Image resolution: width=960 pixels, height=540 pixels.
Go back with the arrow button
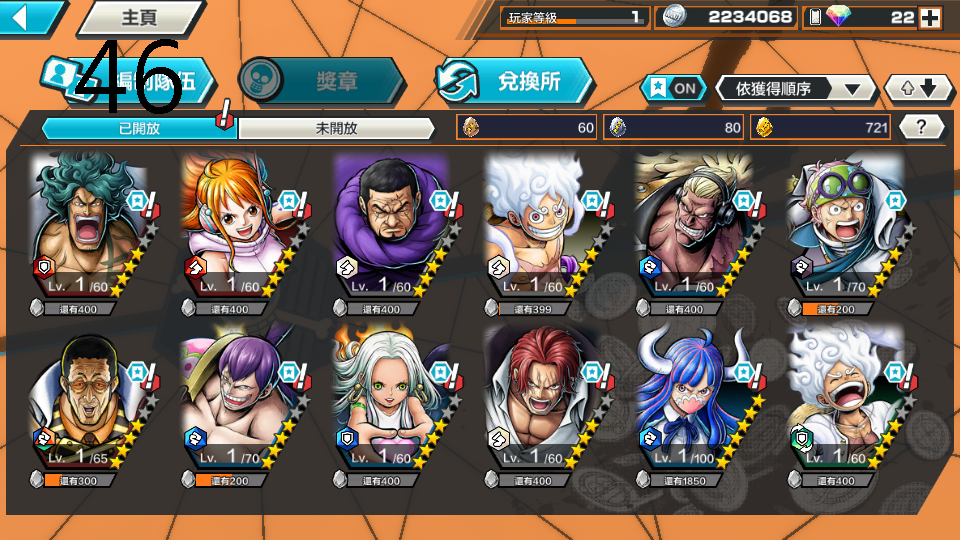[x=27, y=17]
